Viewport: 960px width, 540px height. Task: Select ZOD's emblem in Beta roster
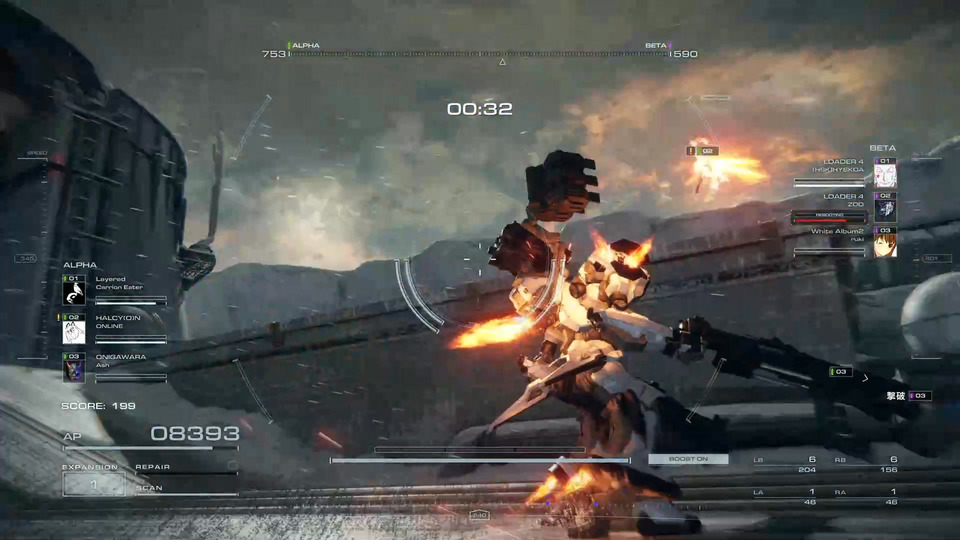pyautogui.click(x=885, y=210)
